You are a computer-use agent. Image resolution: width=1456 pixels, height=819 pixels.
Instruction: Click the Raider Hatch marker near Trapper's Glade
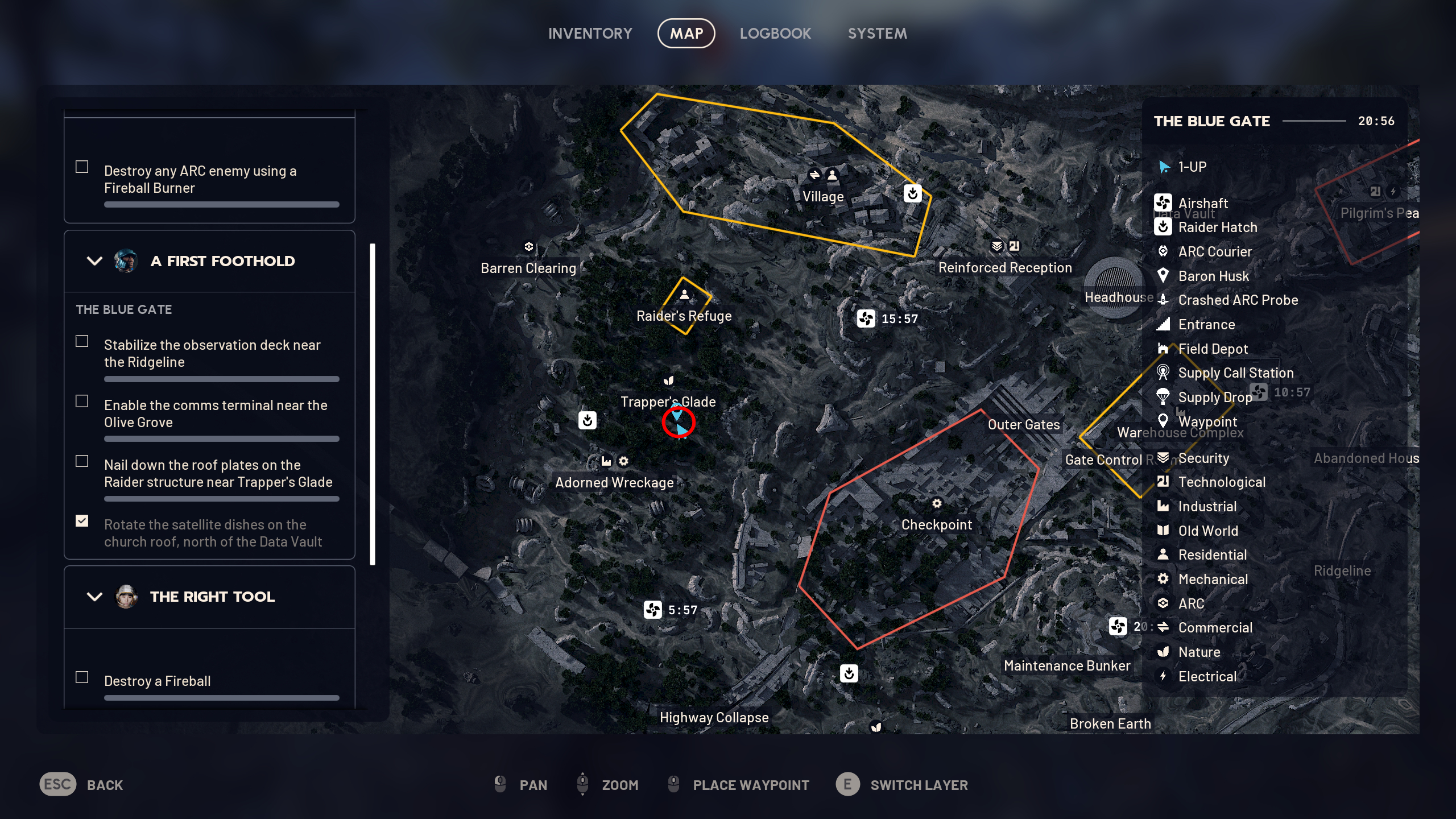coord(586,420)
